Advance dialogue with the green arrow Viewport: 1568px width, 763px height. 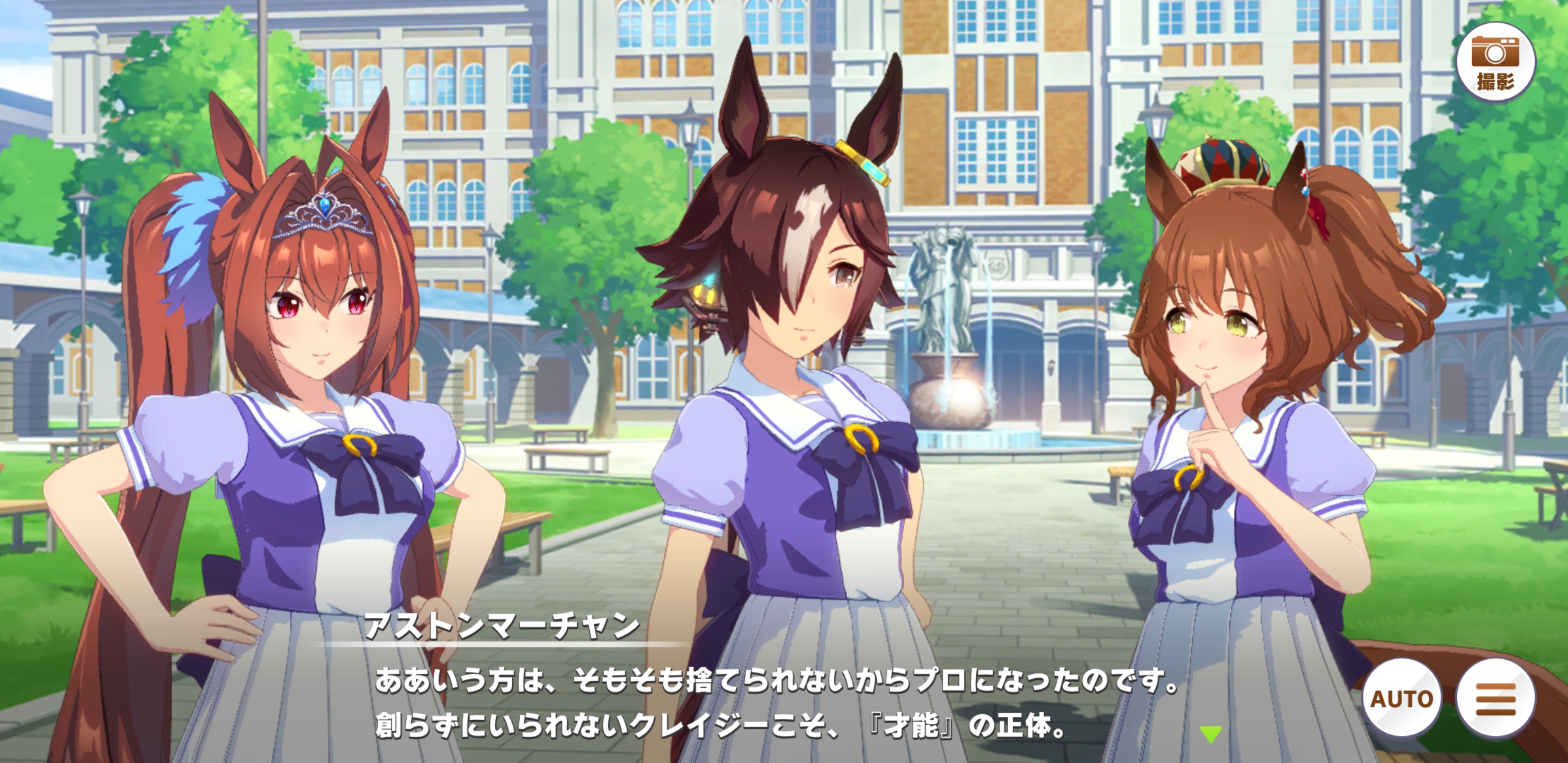point(1210,734)
